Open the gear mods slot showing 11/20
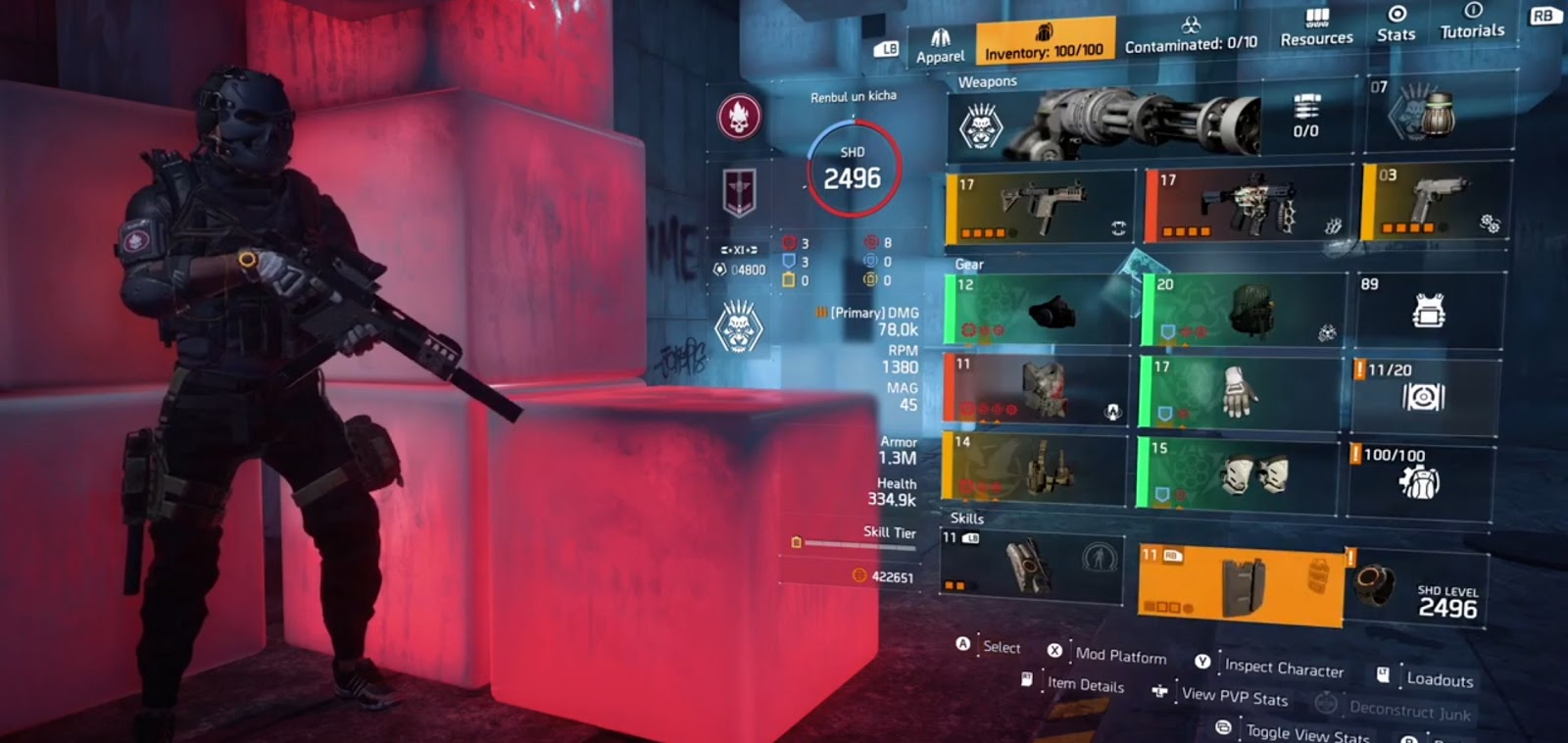The image size is (1568, 743). tap(1425, 392)
